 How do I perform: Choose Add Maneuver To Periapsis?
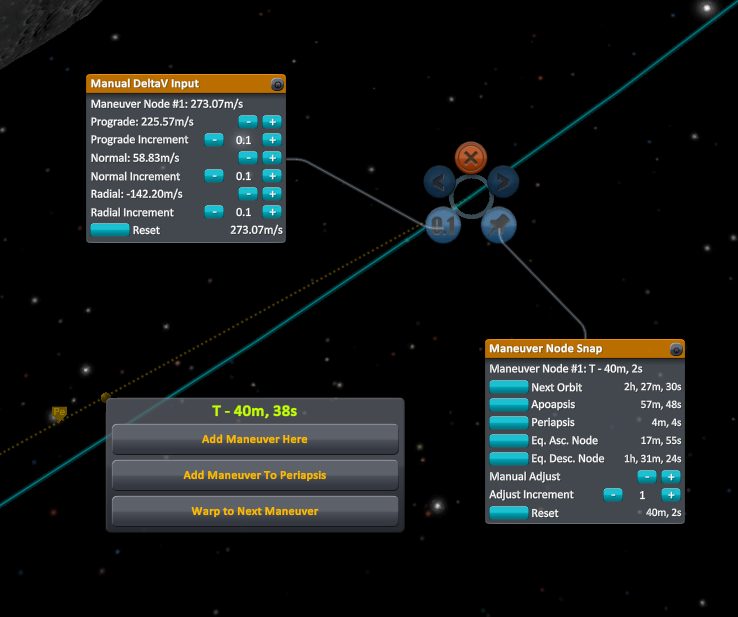[255, 475]
